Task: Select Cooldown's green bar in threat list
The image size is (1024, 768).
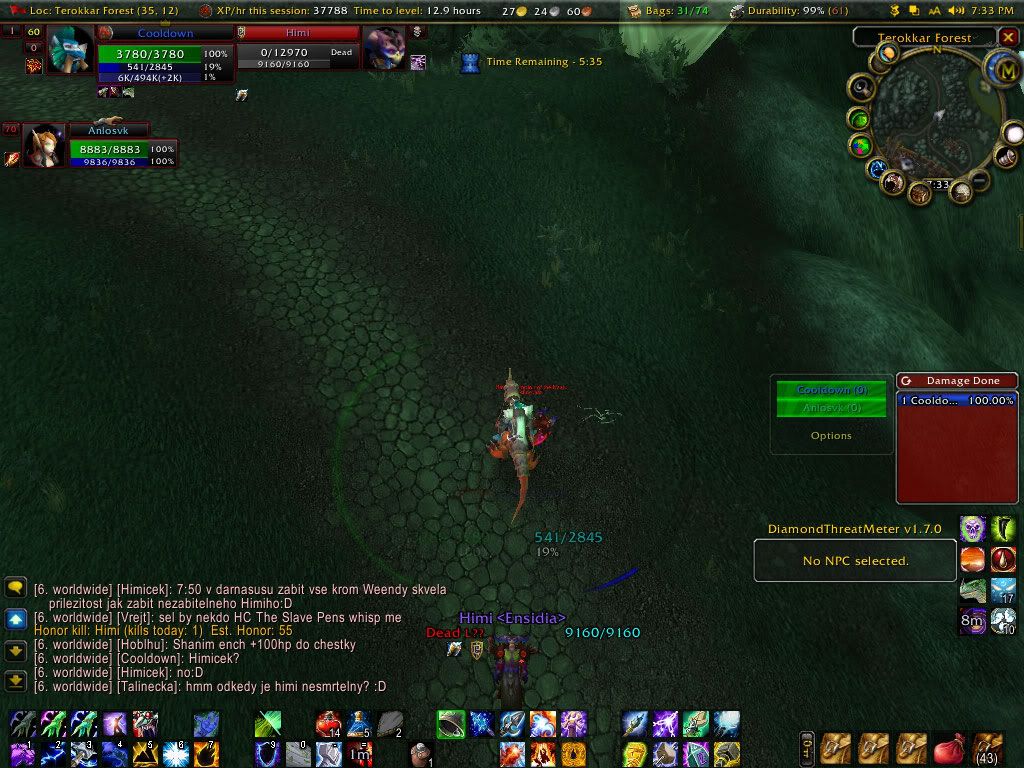Action: click(831, 390)
